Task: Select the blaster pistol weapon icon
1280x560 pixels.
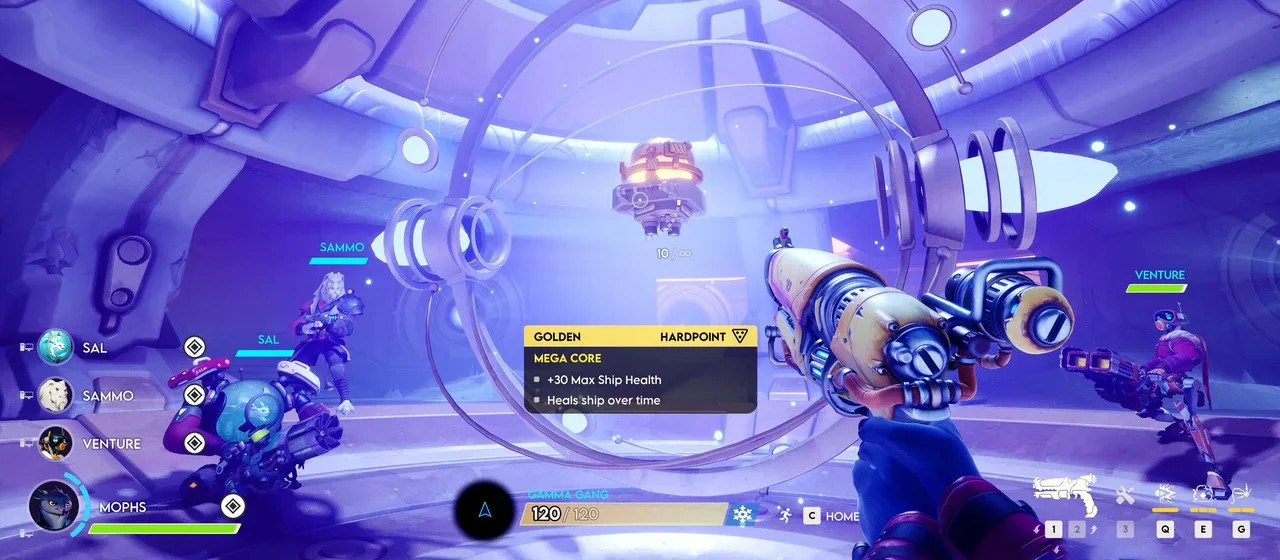Action: (1065, 491)
